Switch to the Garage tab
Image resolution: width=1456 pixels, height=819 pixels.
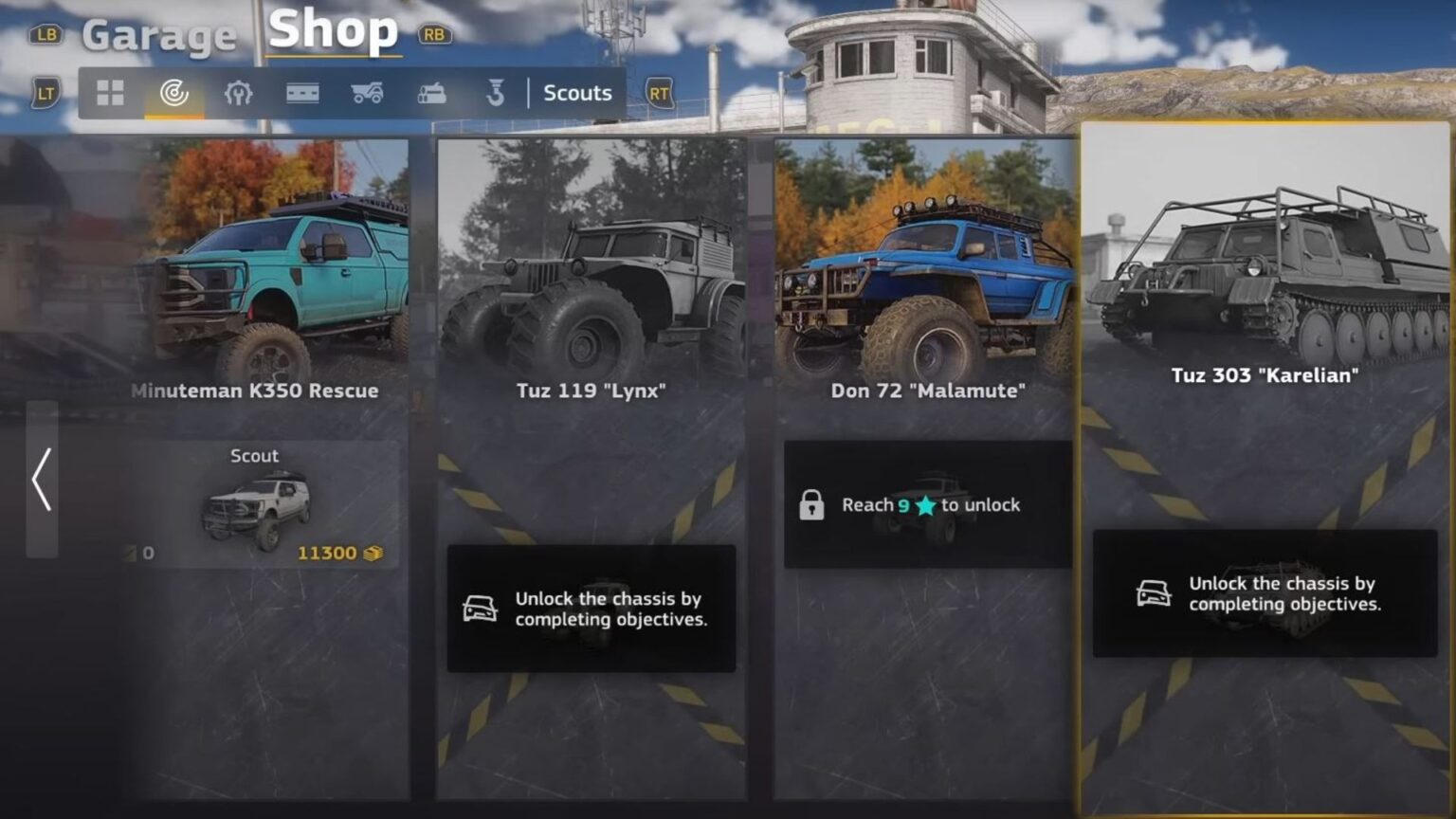(x=159, y=35)
